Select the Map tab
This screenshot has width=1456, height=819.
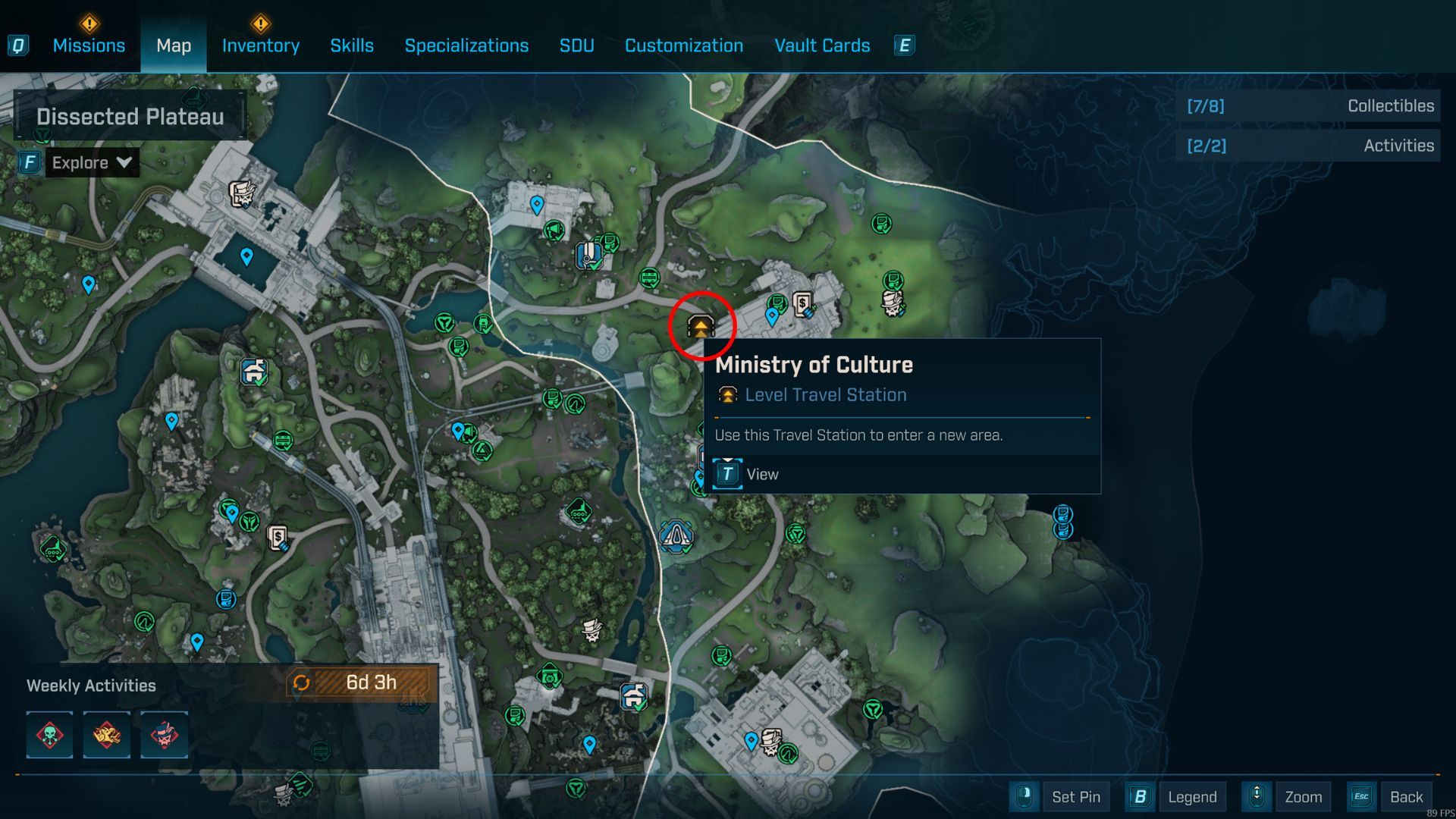point(174,45)
